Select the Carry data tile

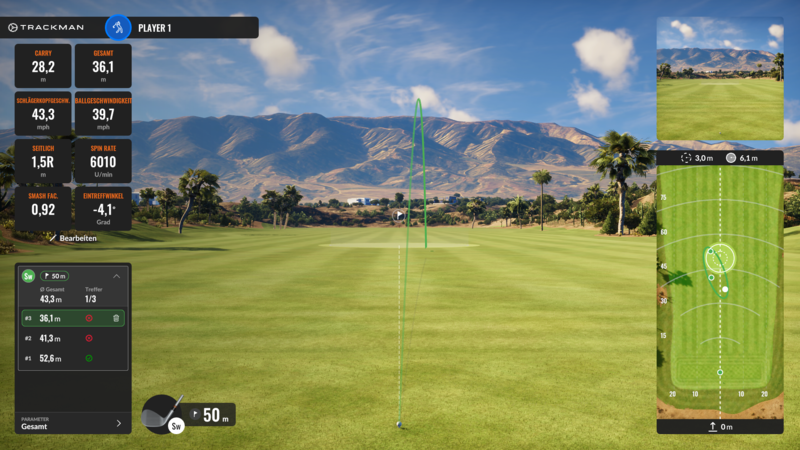[x=43, y=66]
